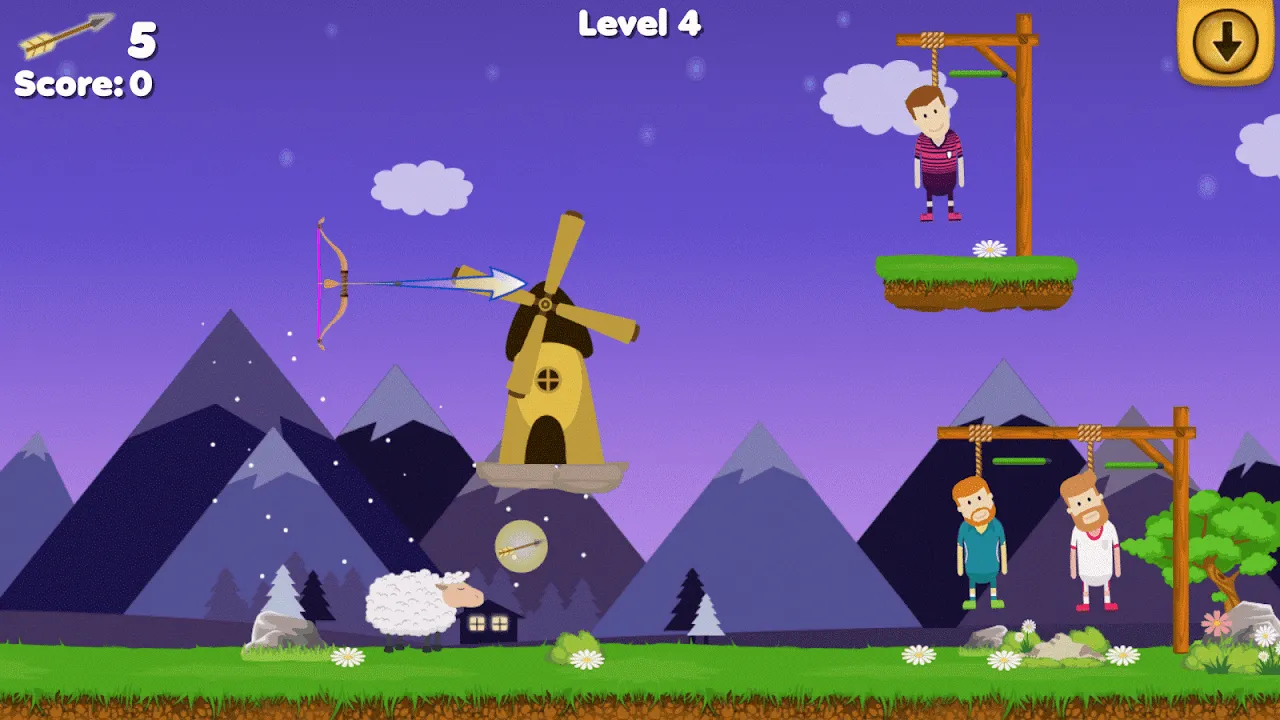
Task: Open the yellow down-arrow menu button
Action: coord(1226,37)
